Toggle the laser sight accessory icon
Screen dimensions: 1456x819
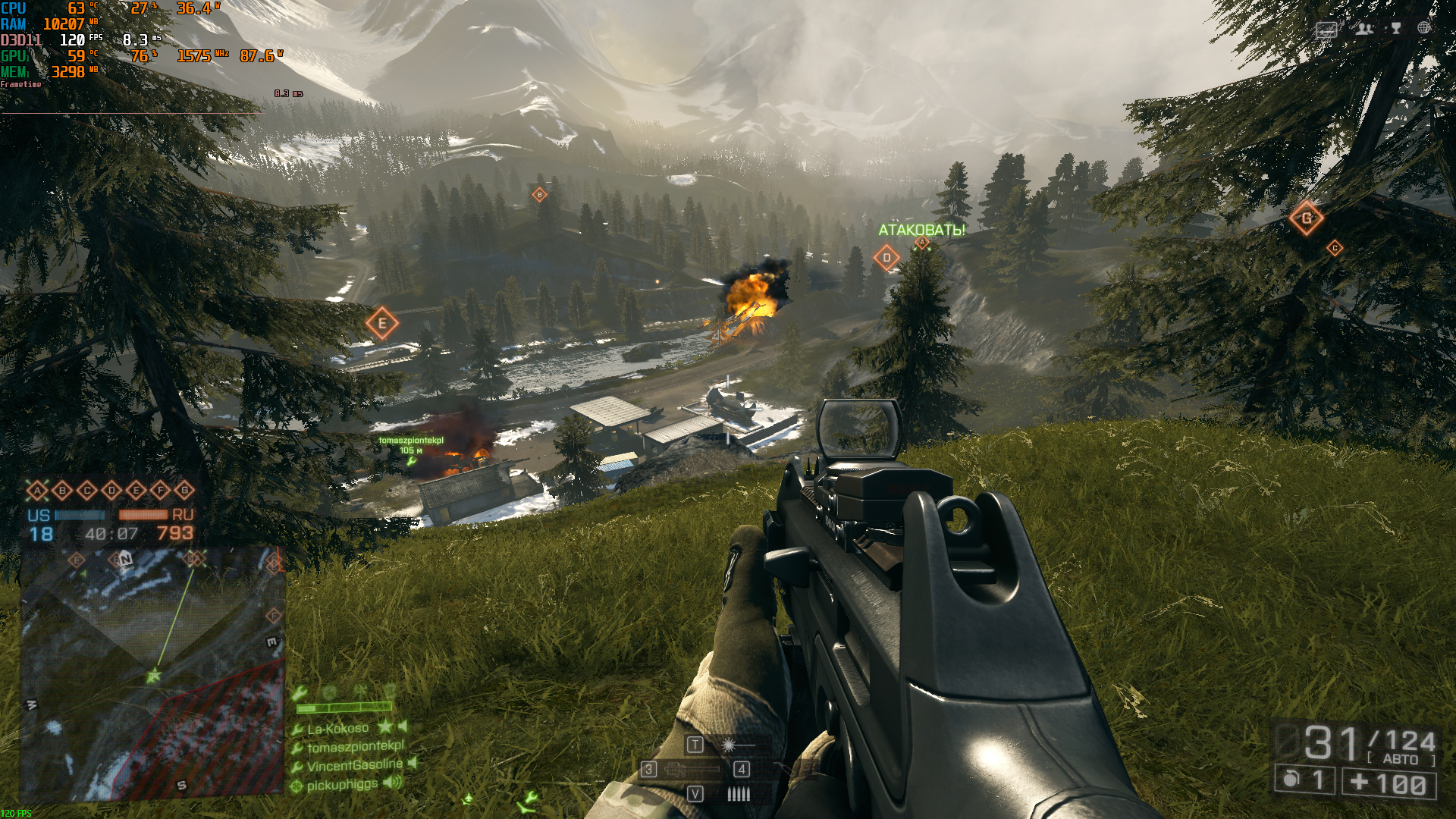(x=729, y=745)
